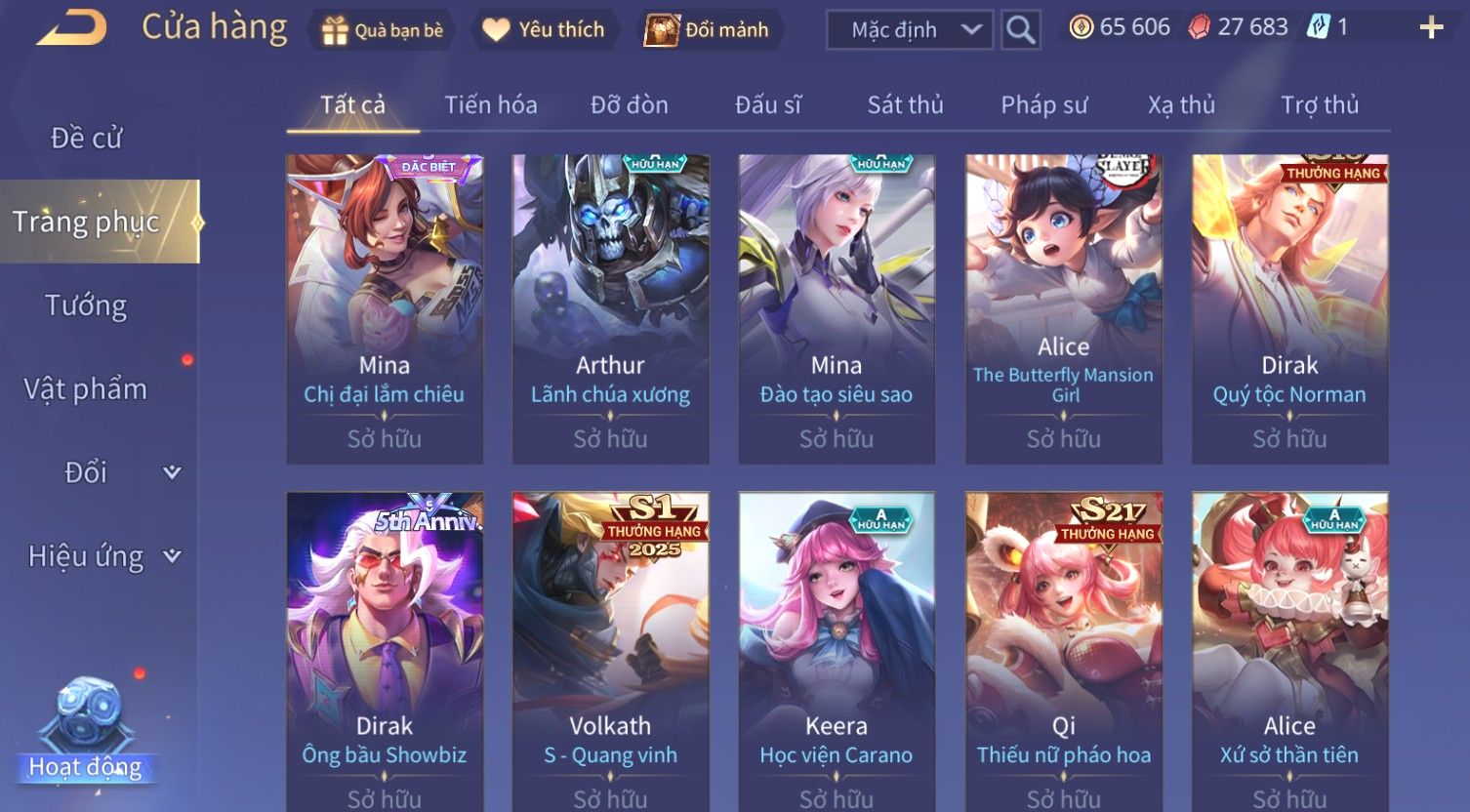The image size is (1470, 812).
Task: Open the Đề cử section
Action: 86,139
